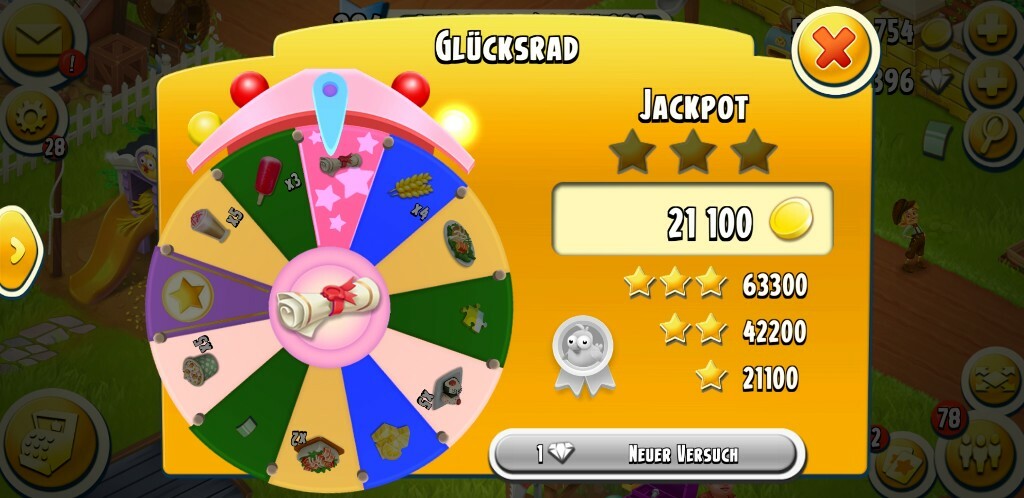Viewport: 1024px width, 498px height.
Task: Tap the magnifying glass search button
Action: (992, 128)
